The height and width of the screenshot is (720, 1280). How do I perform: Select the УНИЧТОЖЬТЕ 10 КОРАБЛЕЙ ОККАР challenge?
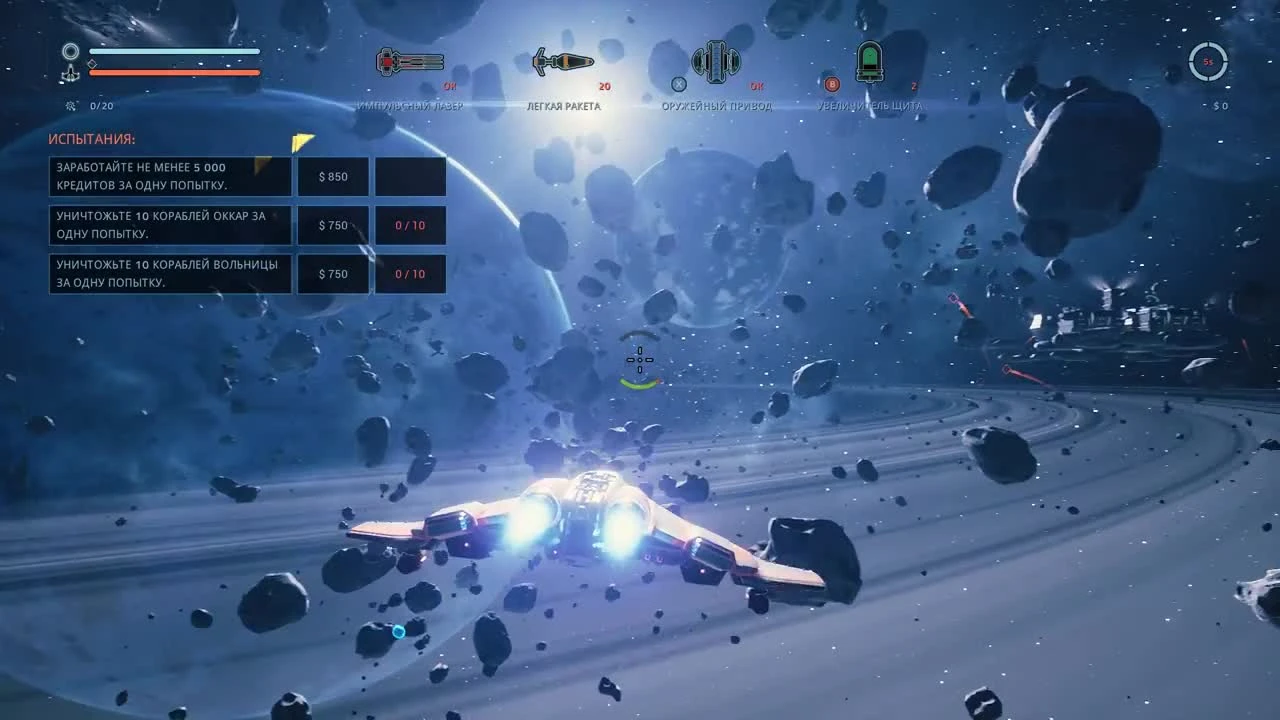point(170,225)
